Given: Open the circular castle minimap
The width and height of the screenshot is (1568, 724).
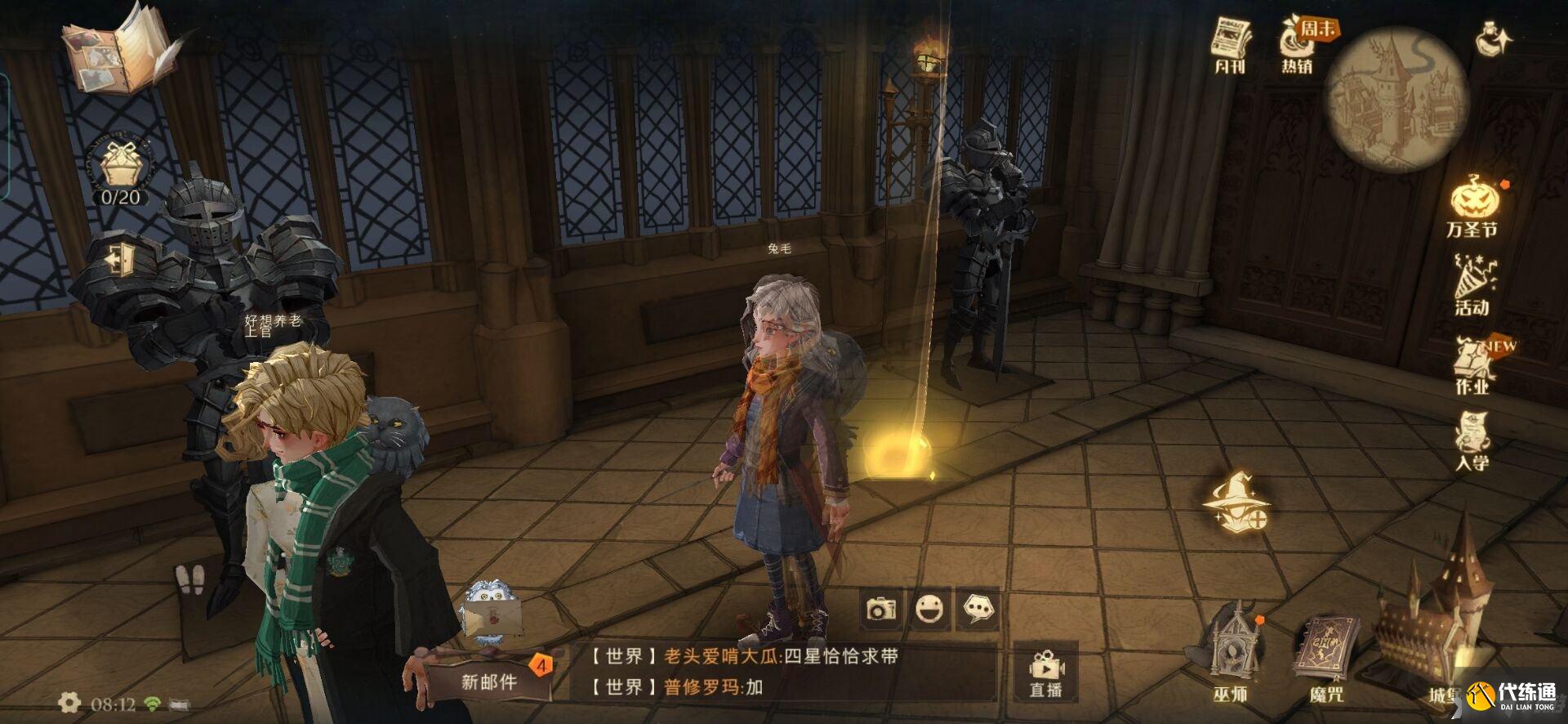Looking at the screenshot, I should coord(1396,100).
